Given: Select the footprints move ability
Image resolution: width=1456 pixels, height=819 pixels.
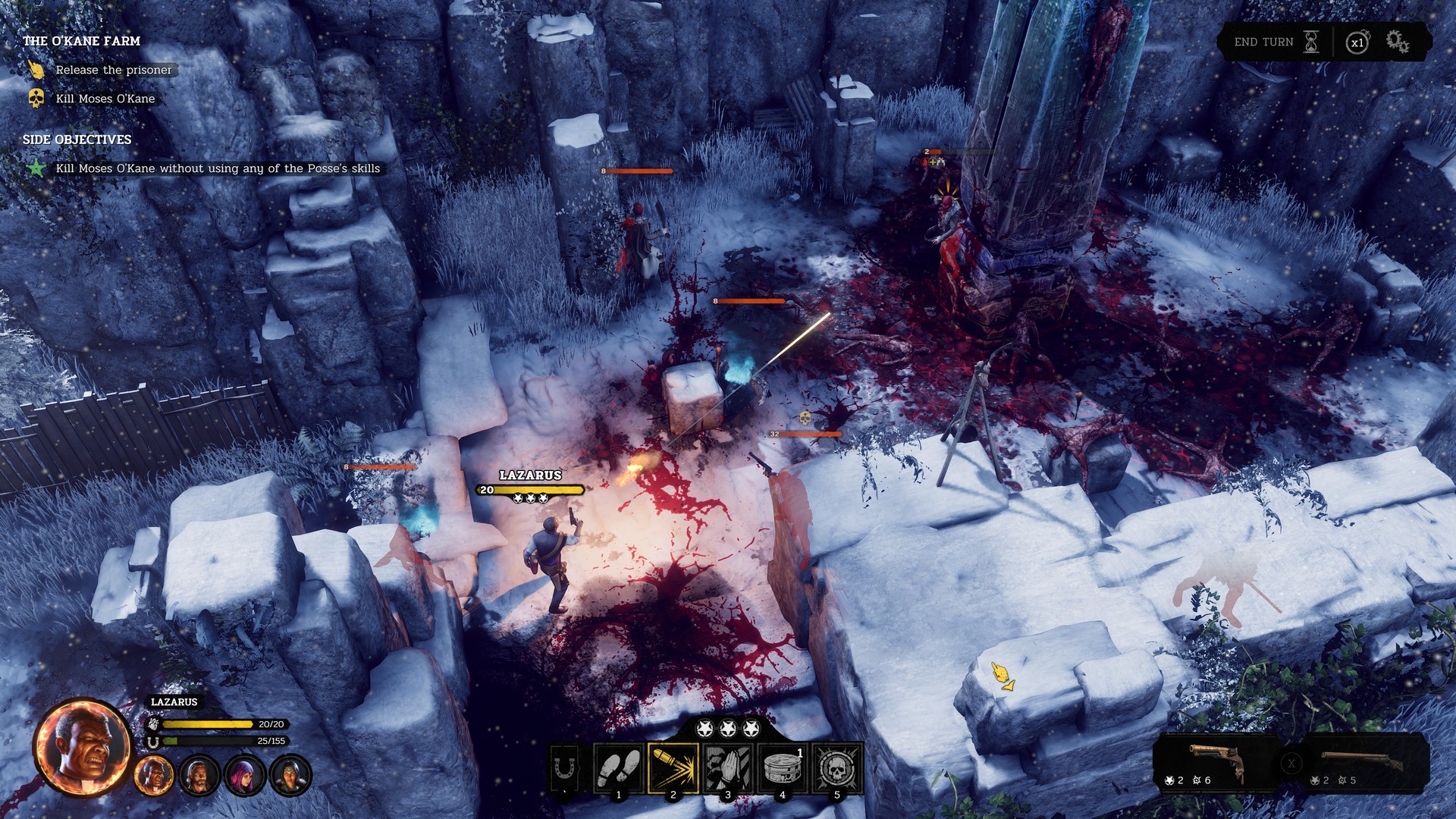Looking at the screenshot, I should coord(619,768).
